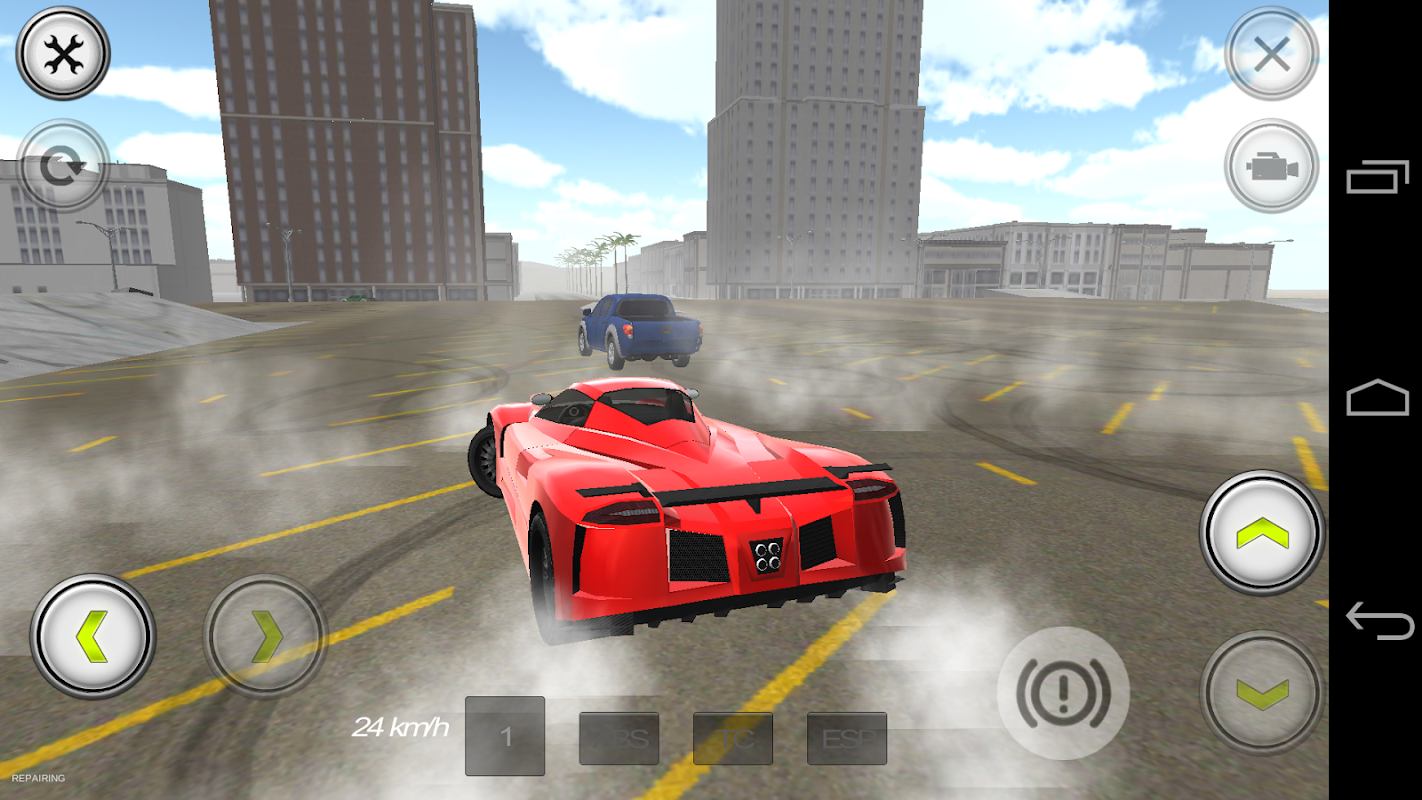Open the repair/settings wrench icon

62,53
